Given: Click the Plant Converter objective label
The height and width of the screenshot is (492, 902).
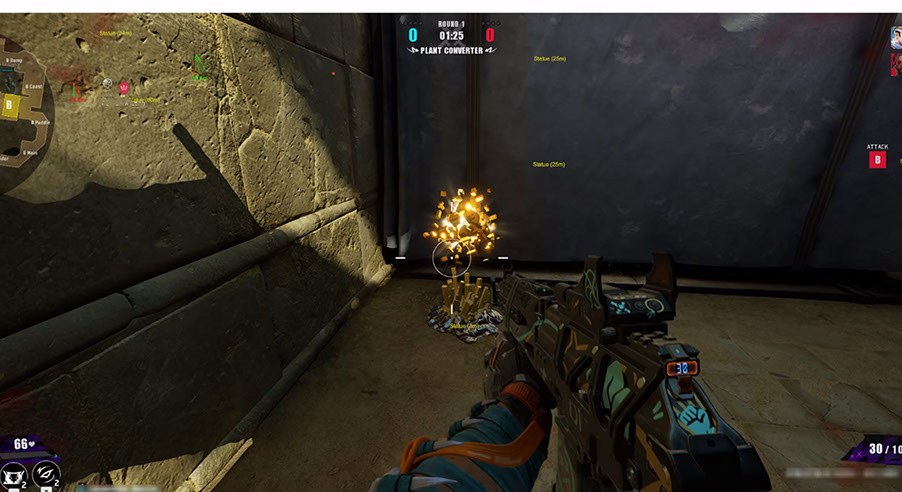Looking at the screenshot, I should coord(449,50).
